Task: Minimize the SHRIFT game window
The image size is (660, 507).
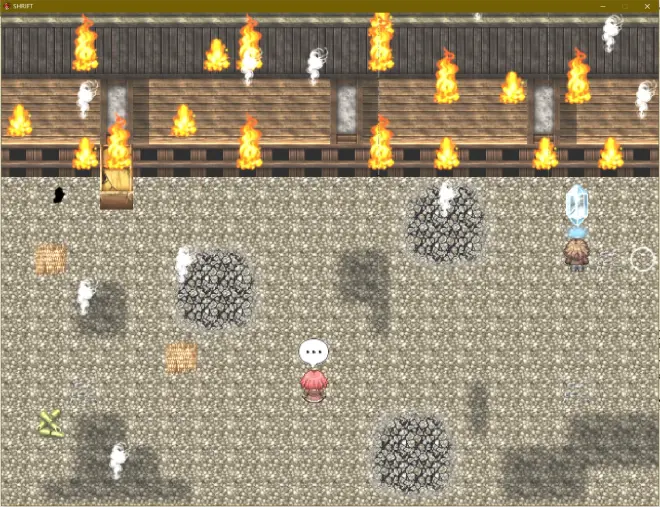Action: [603, 6]
